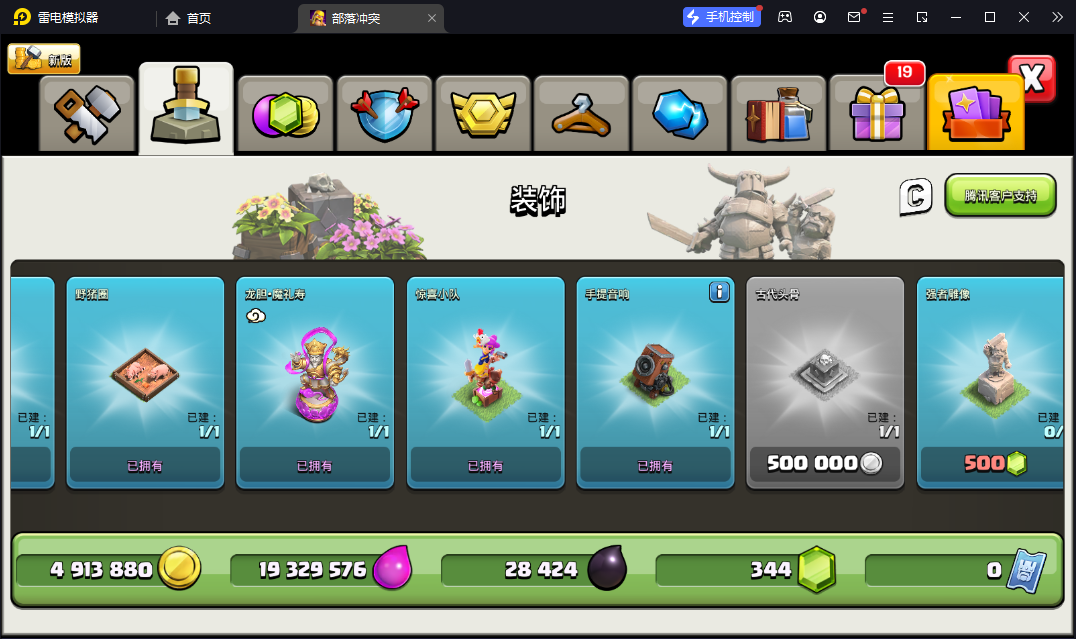1076x639 pixels.
Task: Buy the 古代头骨 for 500 000
Action: (x=825, y=464)
